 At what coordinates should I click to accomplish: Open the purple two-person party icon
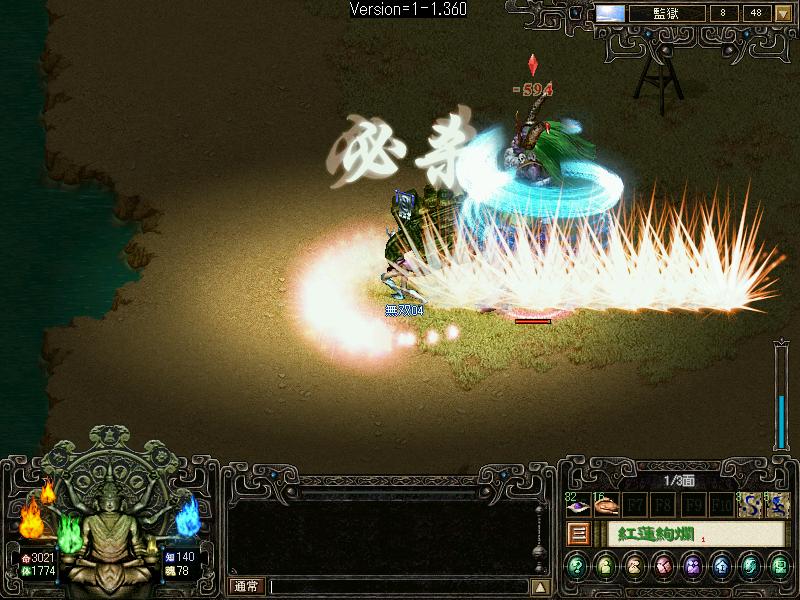point(693,567)
